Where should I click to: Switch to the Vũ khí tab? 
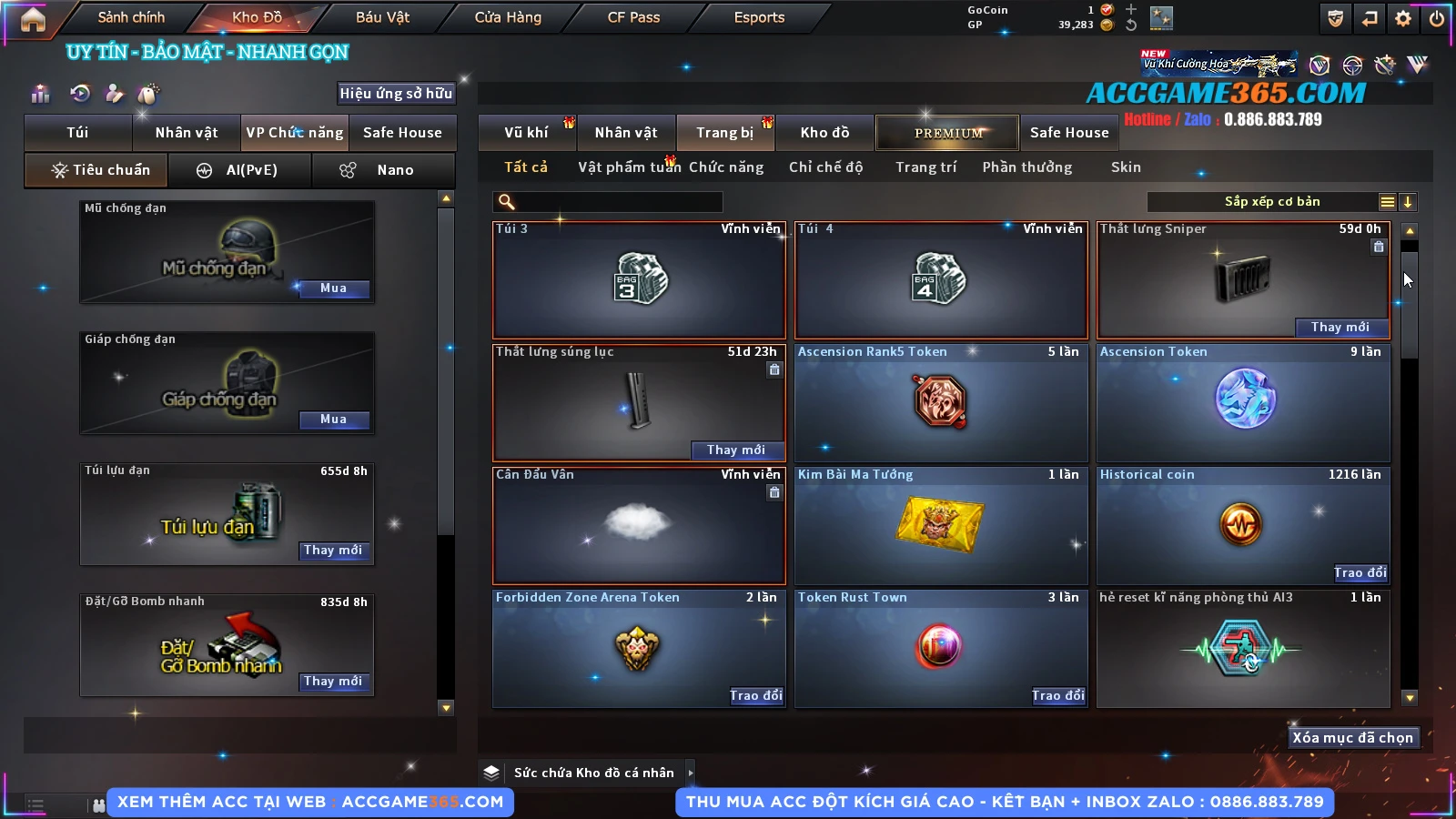[526, 133]
